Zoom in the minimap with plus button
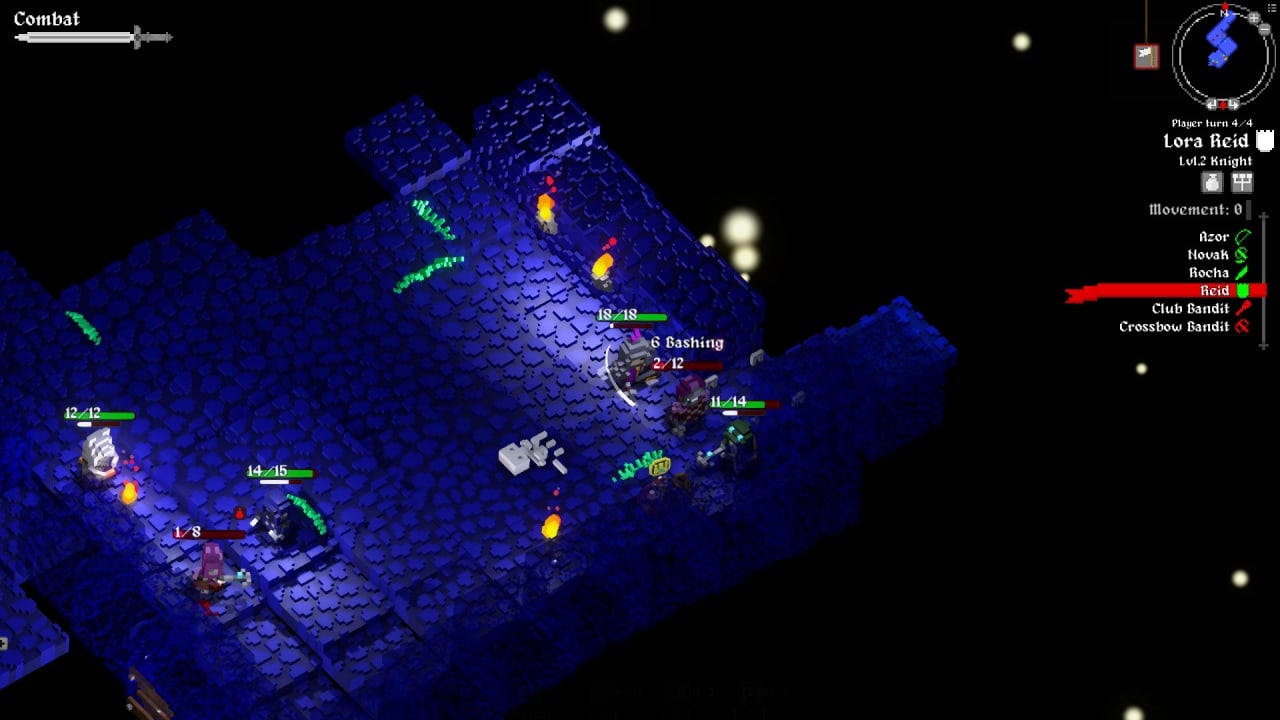Screen dimensions: 1280x720 pyautogui.click(x=1253, y=18)
